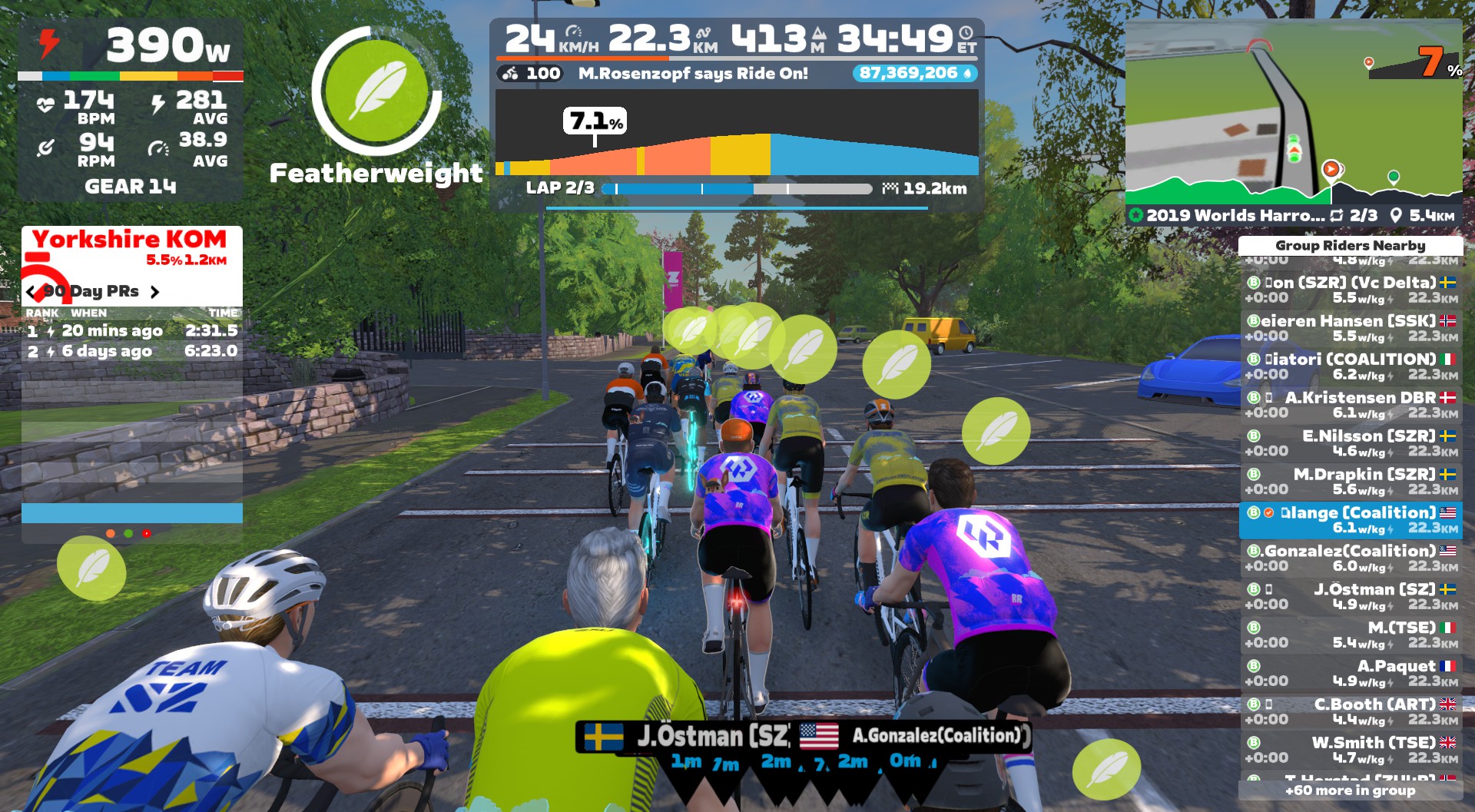Choose W.Smith (TSE) from nearby riders
1475x812 pixels.
[1351, 750]
